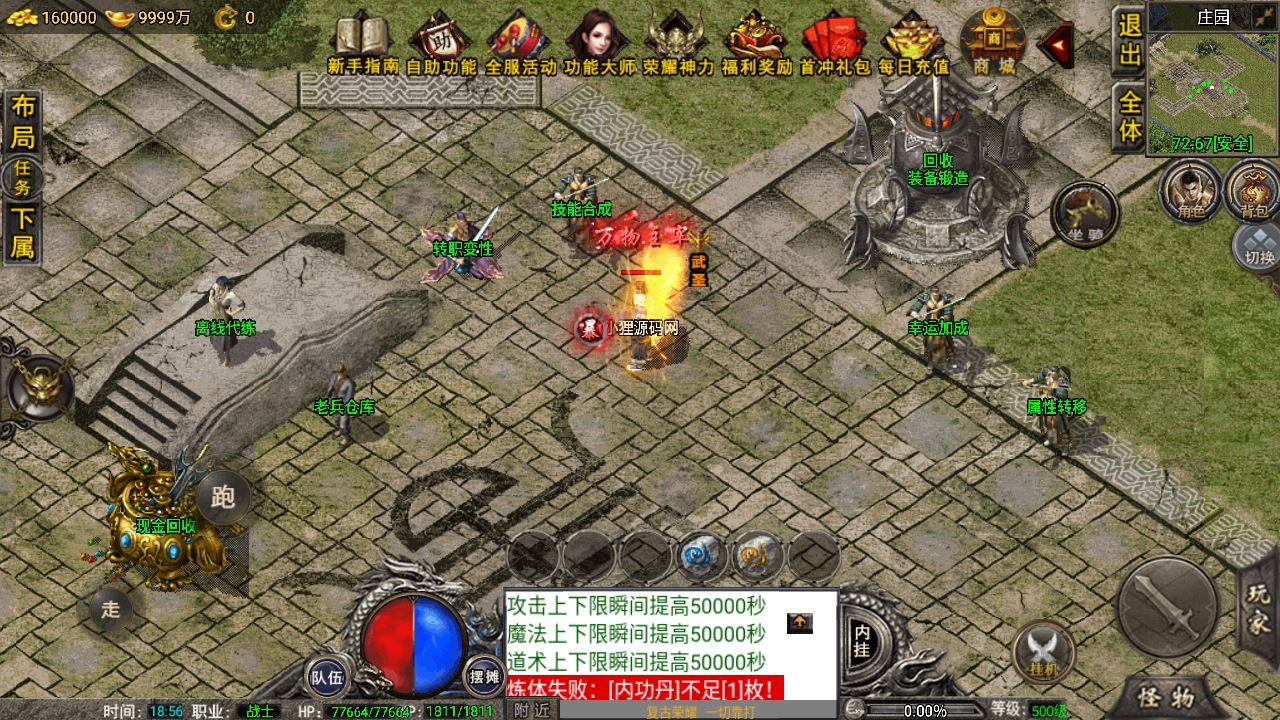The height and width of the screenshot is (720, 1280).
Task: Open the 每日充值 daily recharge
Action: (x=913, y=42)
